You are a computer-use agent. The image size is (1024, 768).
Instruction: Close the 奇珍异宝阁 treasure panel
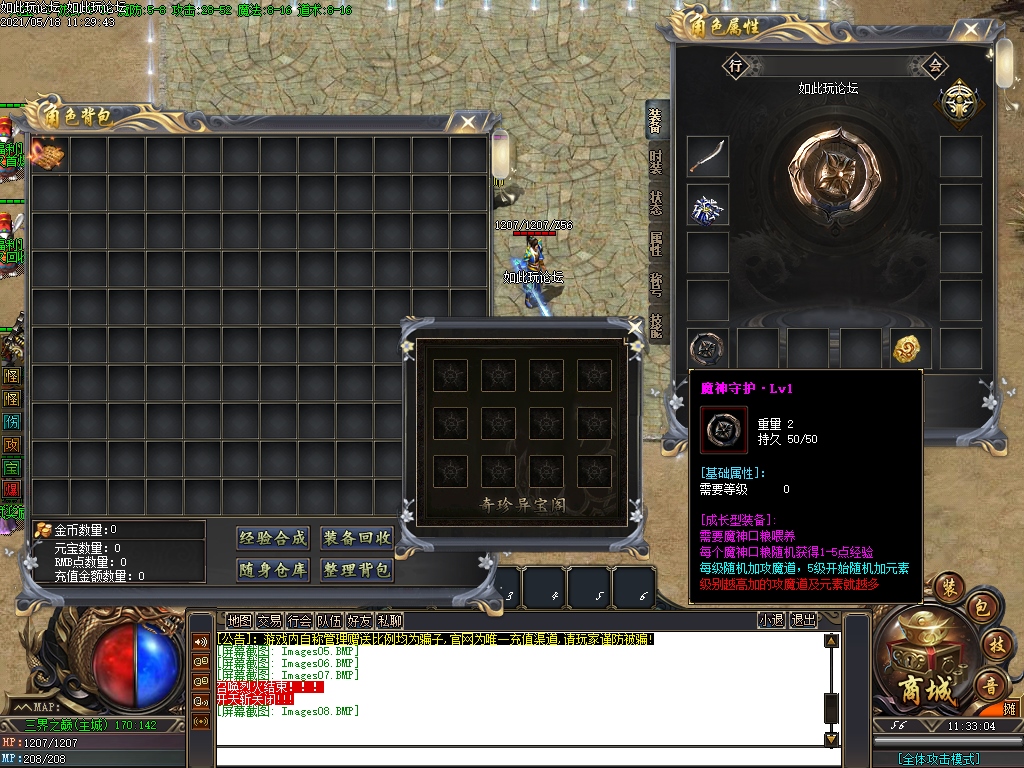(634, 327)
